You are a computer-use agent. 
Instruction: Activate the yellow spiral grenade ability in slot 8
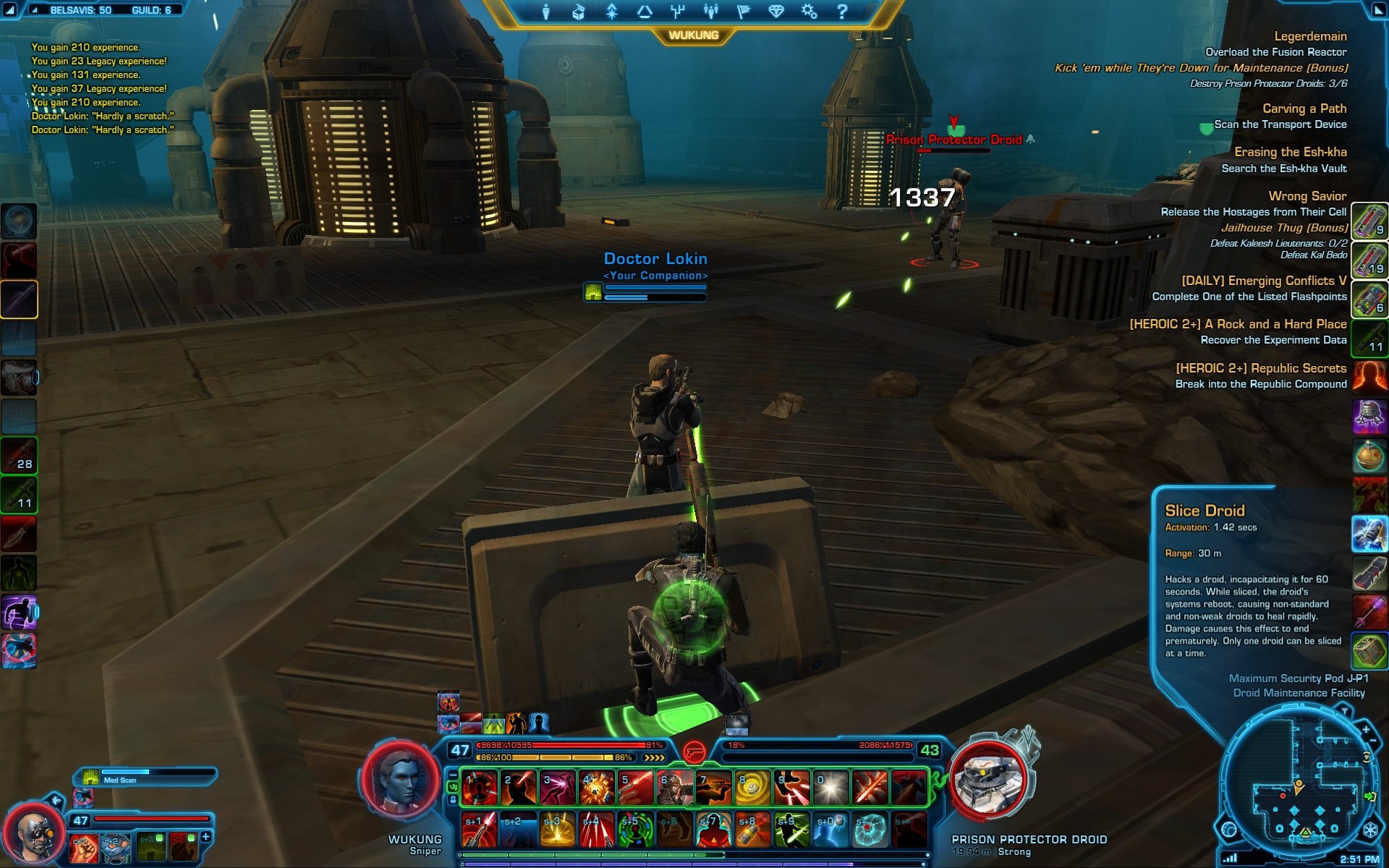pos(752,788)
